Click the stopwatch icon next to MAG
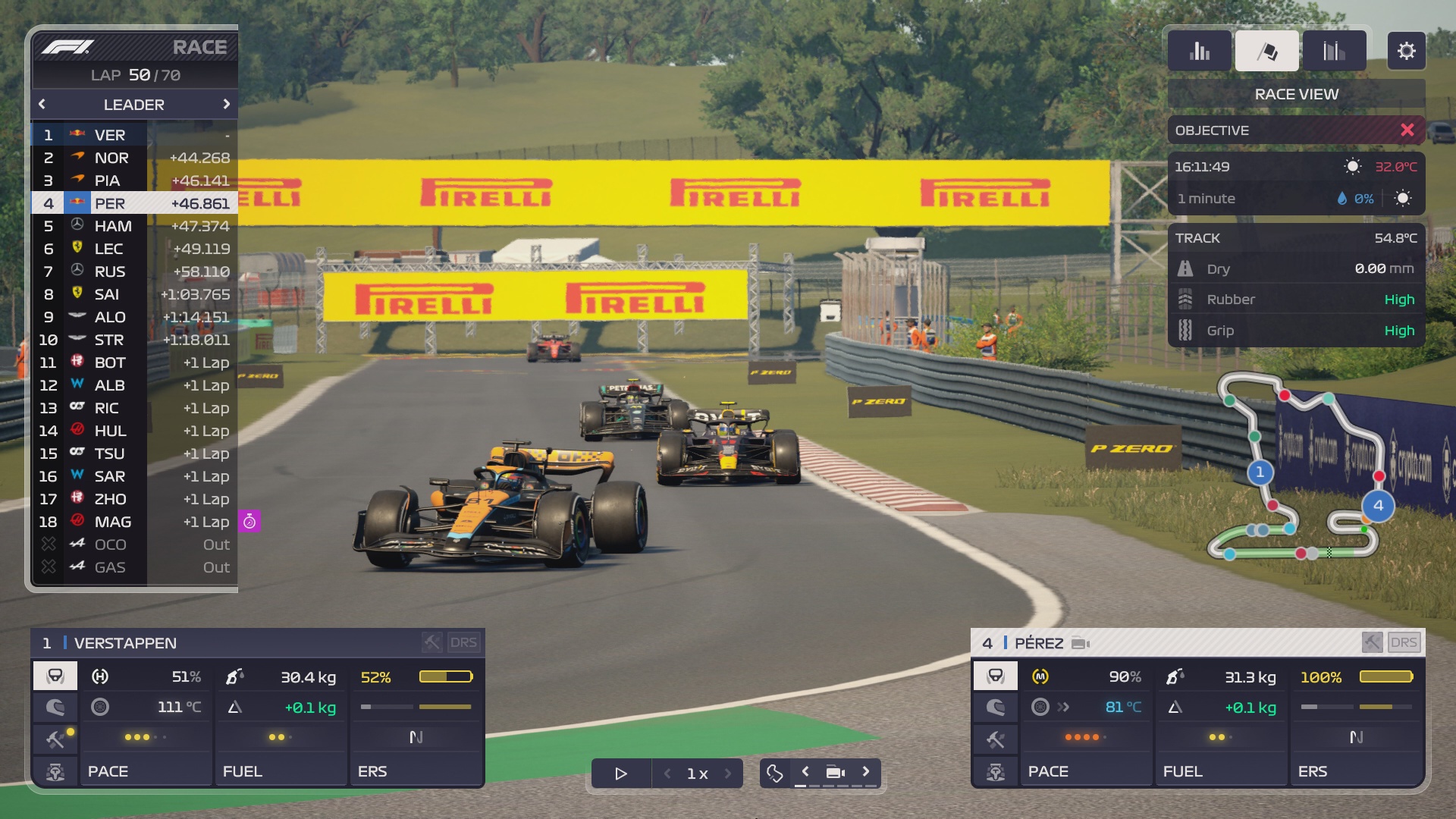This screenshot has width=1456, height=819. click(250, 522)
